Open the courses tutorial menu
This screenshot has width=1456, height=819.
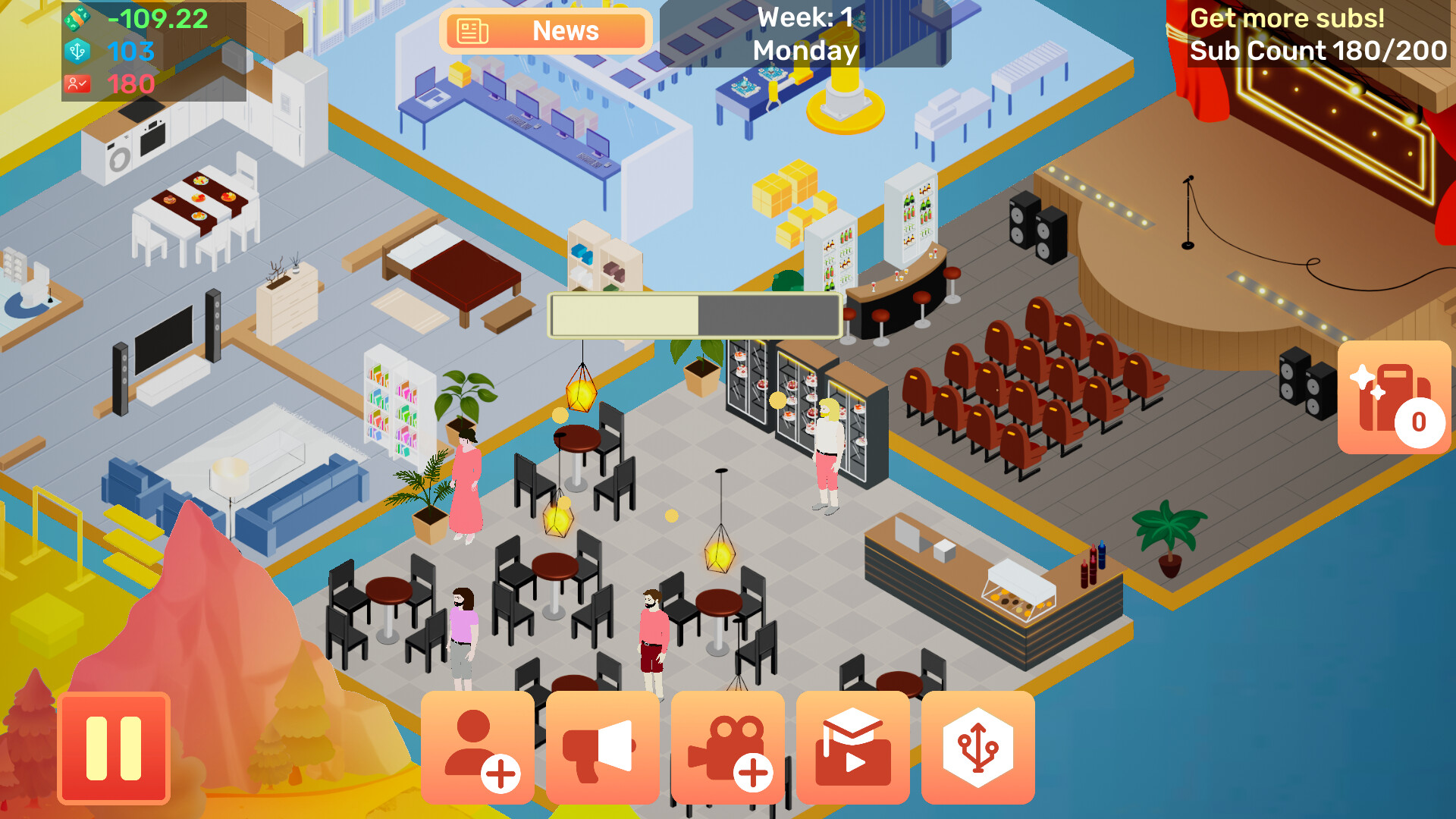point(852,747)
